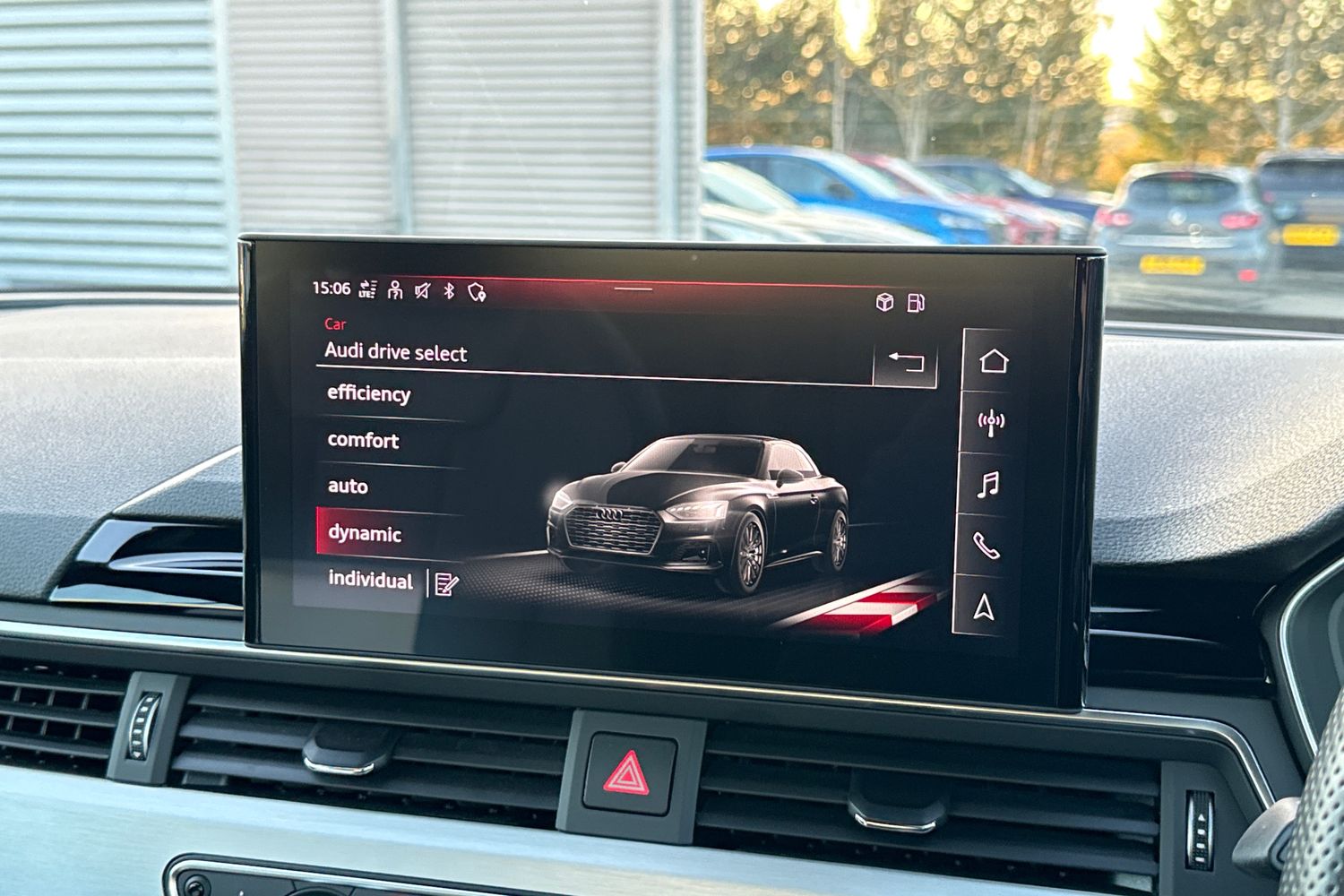Choose auto drive mode

(x=347, y=487)
